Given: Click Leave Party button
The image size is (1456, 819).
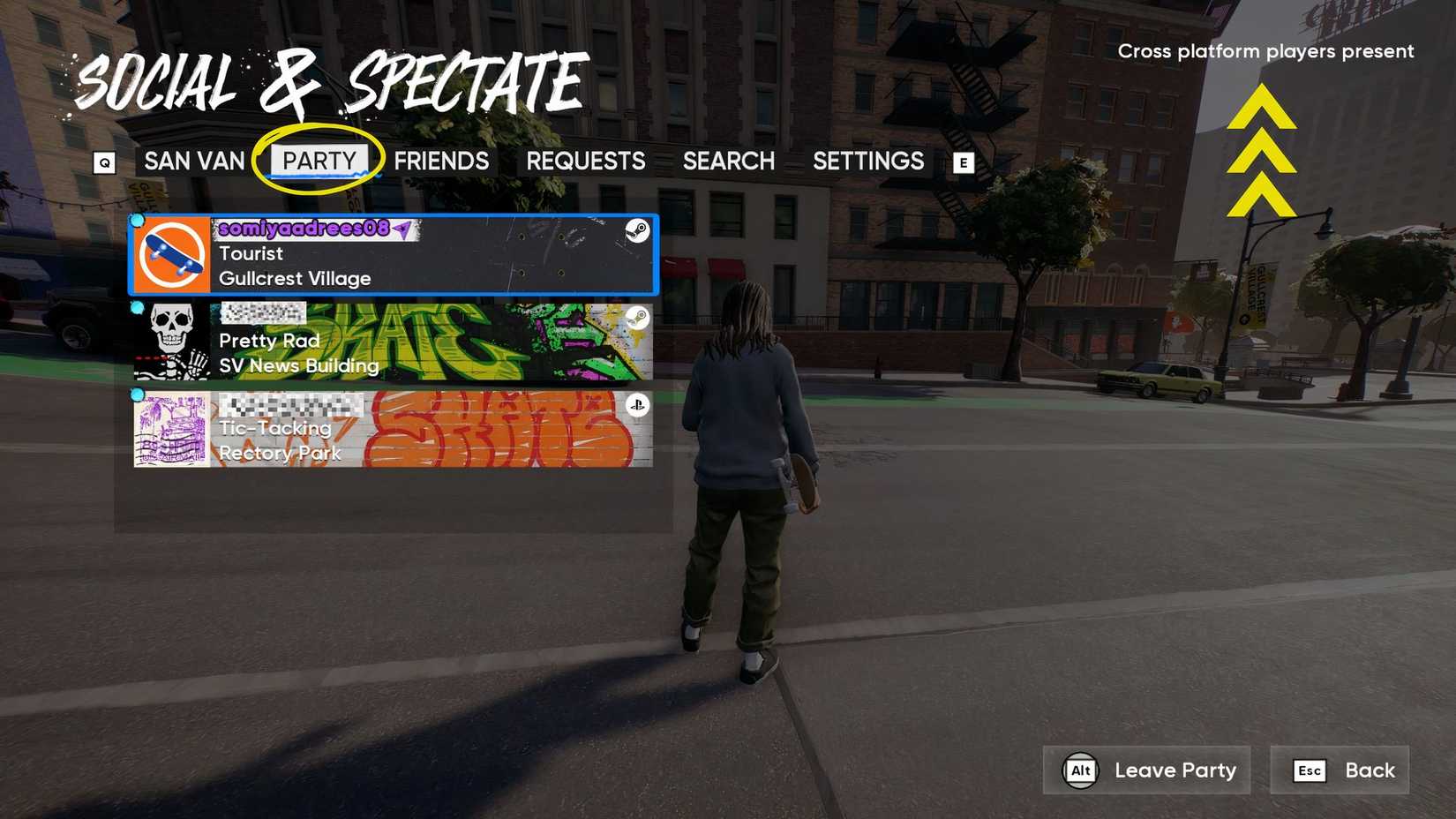Looking at the screenshot, I should click(1146, 770).
